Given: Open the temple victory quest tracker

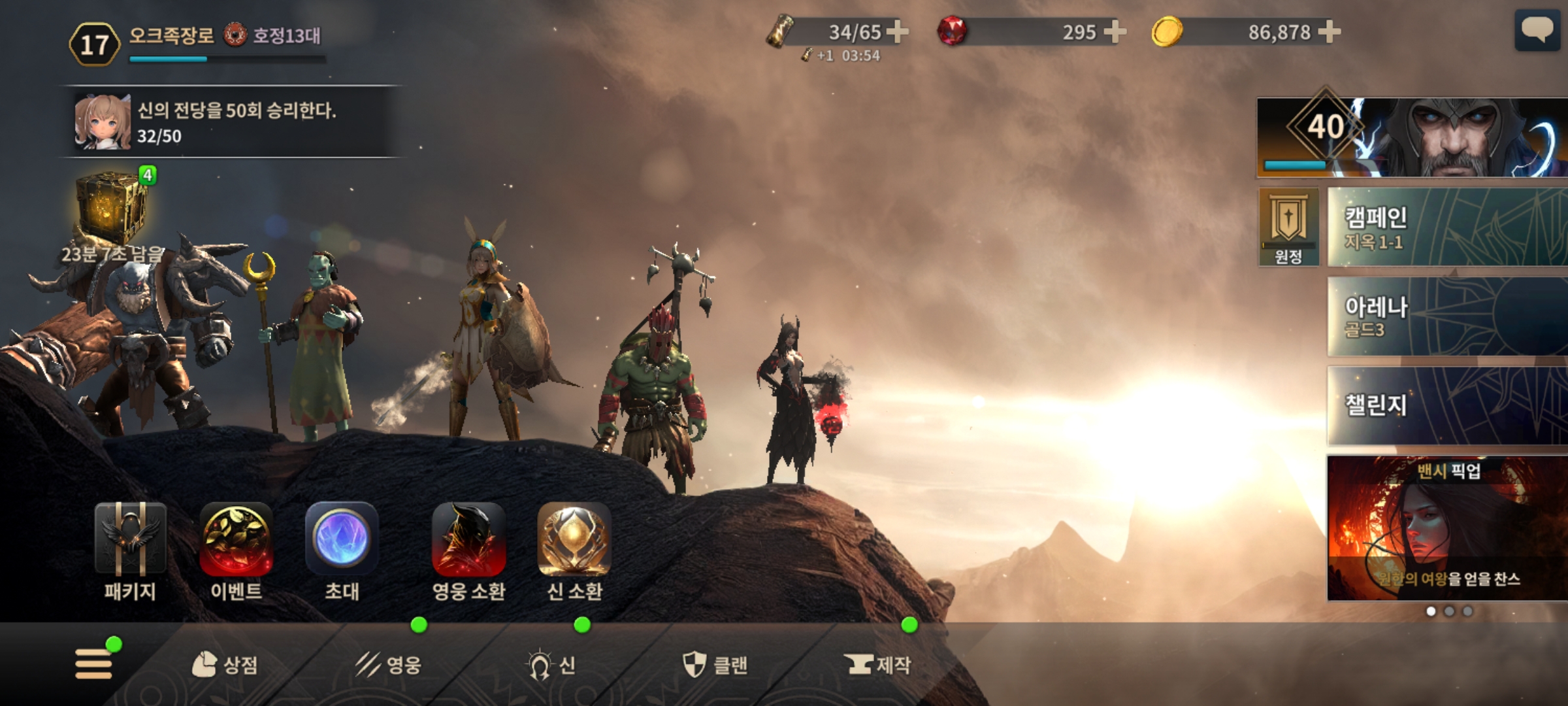Looking at the screenshot, I should 229,122.
